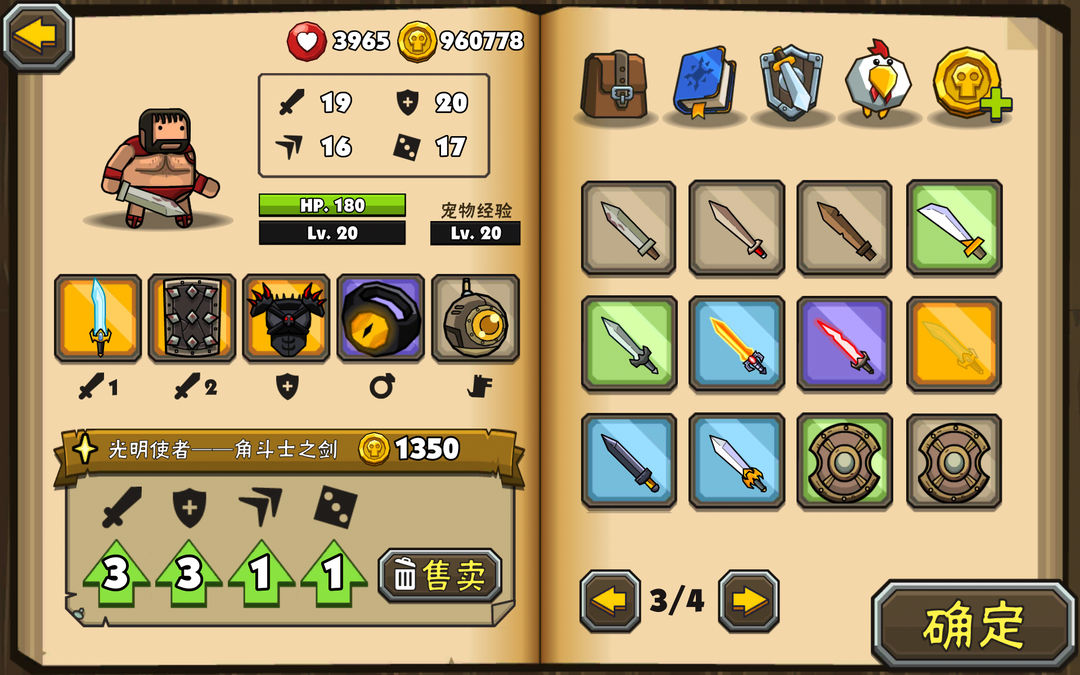
Task: Select the brown wooden sword item
Action: [x=844, y=228]
